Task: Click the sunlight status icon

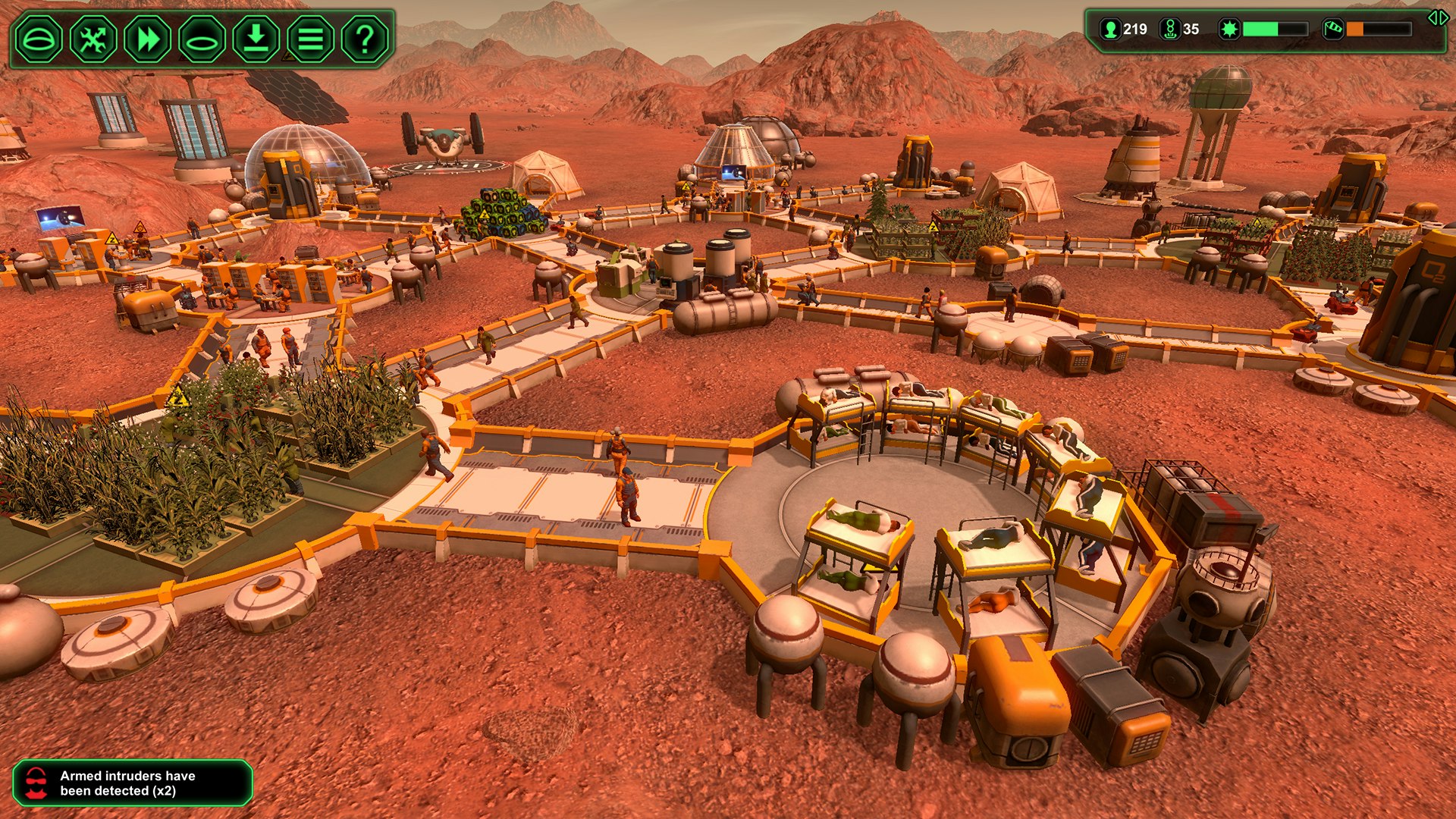Action: point(1229,30)
